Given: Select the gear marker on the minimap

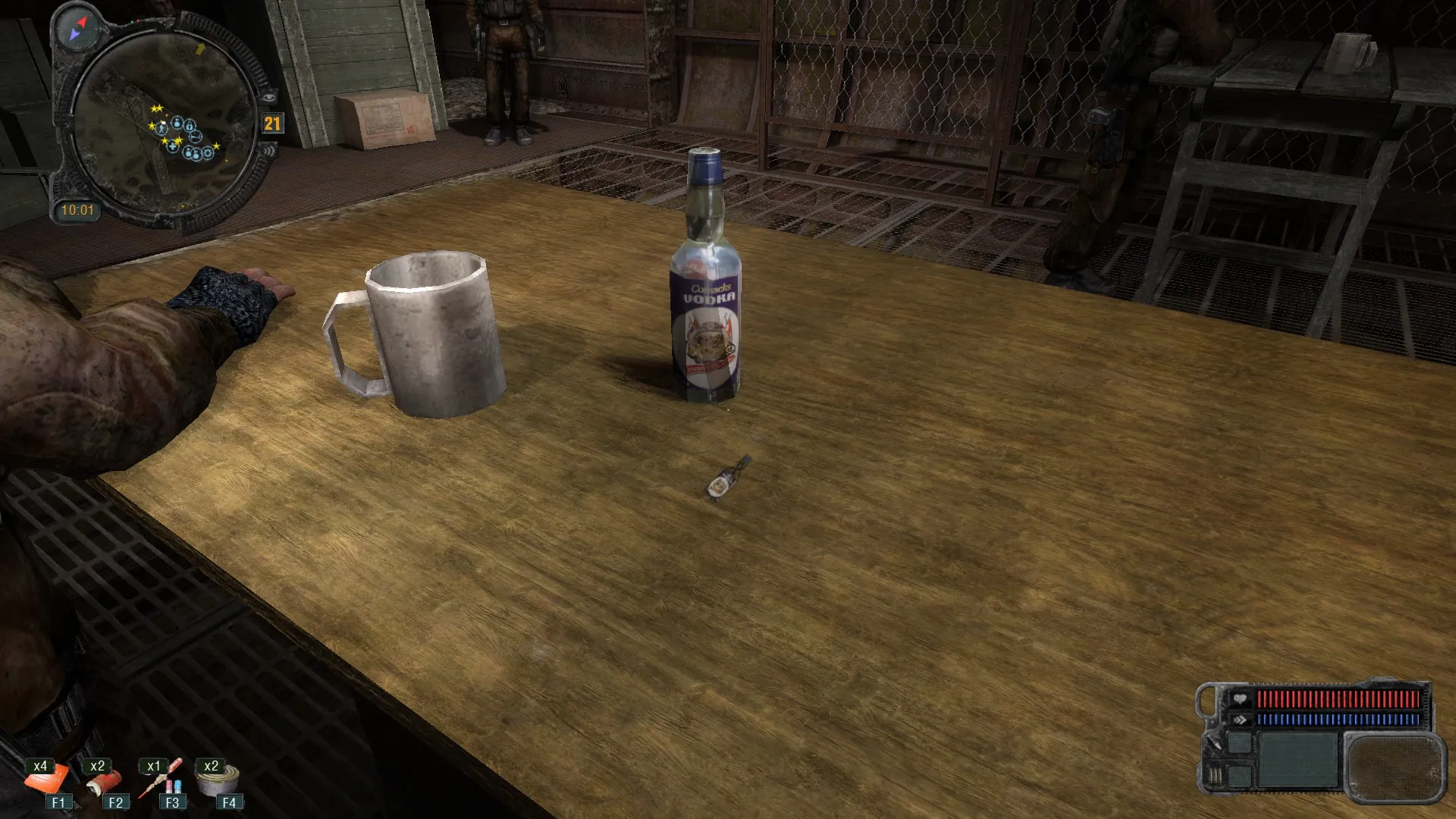Looking at the screenshot, I should click(208, 153).
